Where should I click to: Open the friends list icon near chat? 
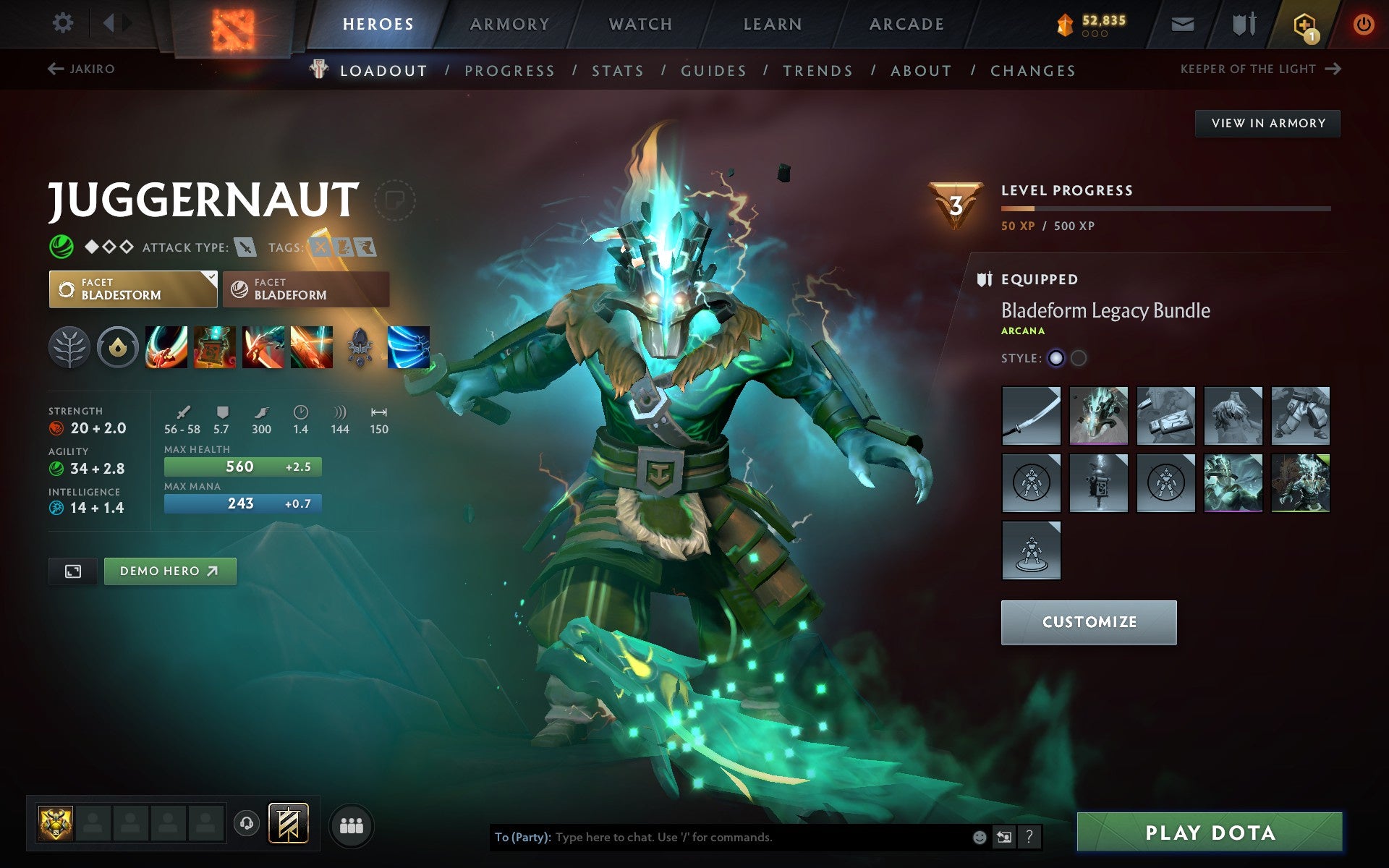tap(352, 825)
